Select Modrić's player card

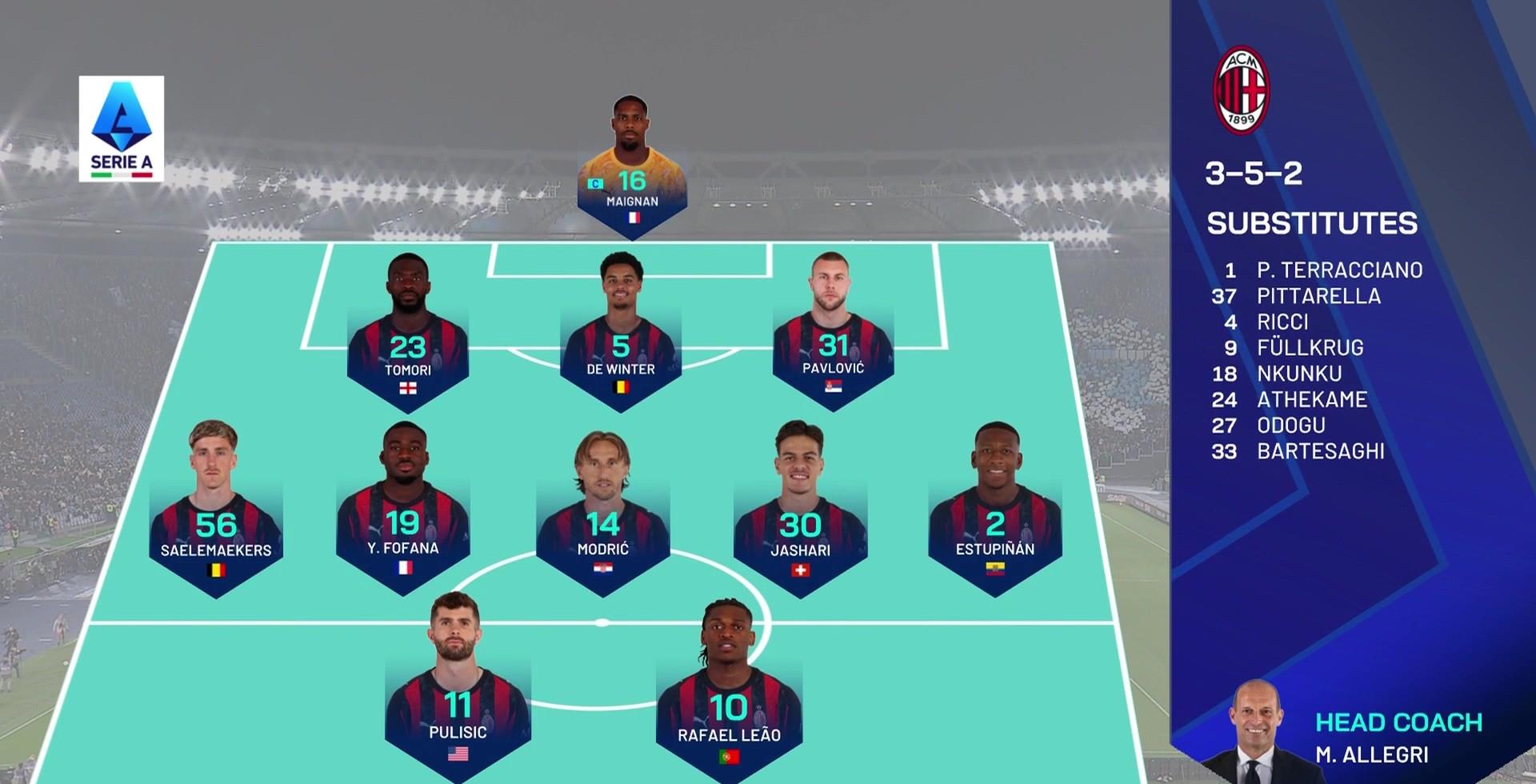(x=602, y=512)
